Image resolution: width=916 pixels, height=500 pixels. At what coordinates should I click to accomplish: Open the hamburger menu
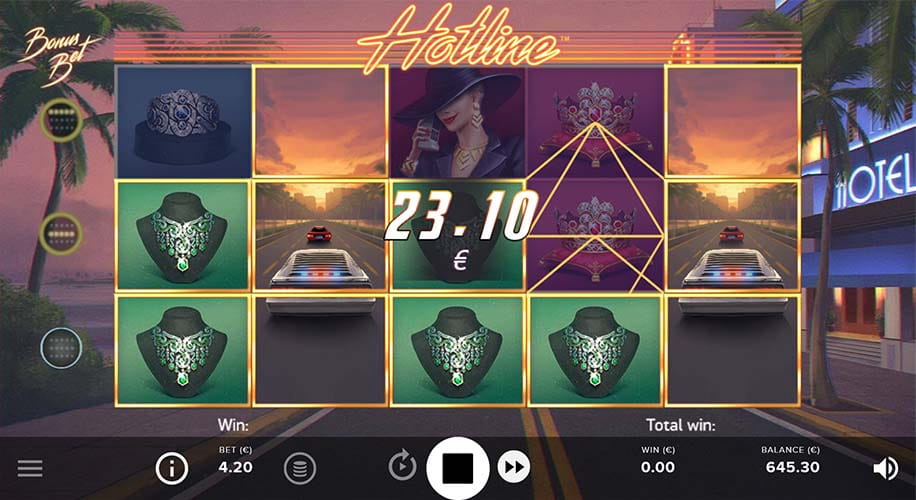(x=30, y=467)
